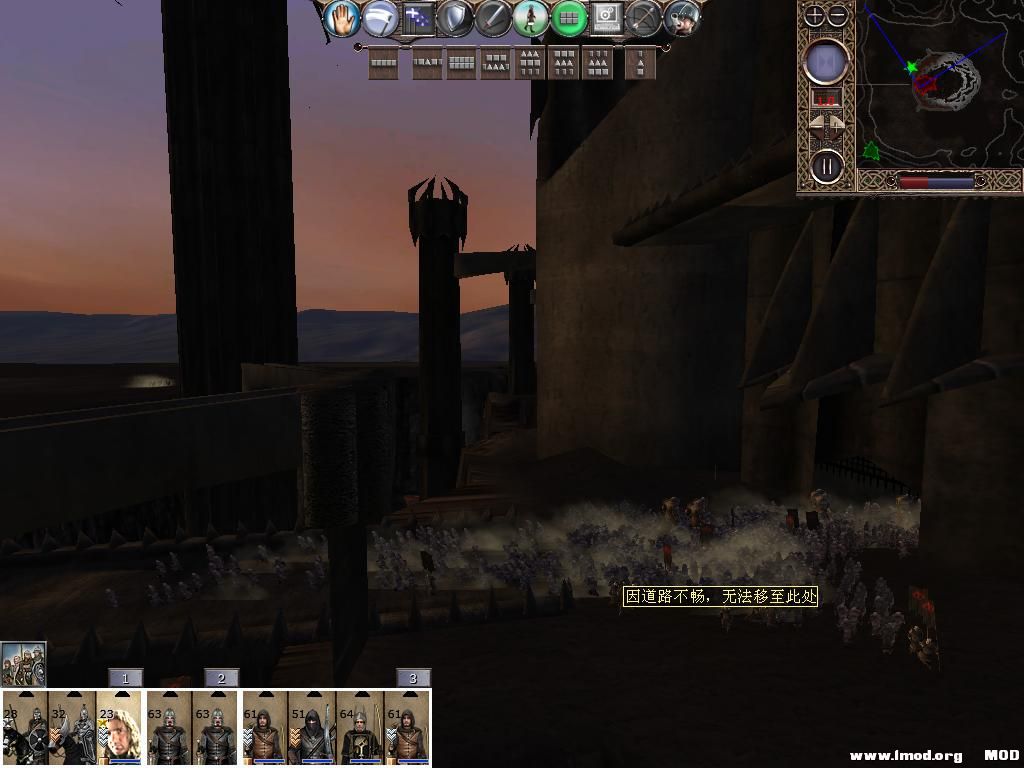This screenshot has width=1024, height=768.
Task: Toggle guard mode shield icon
Action: point(455,18)
